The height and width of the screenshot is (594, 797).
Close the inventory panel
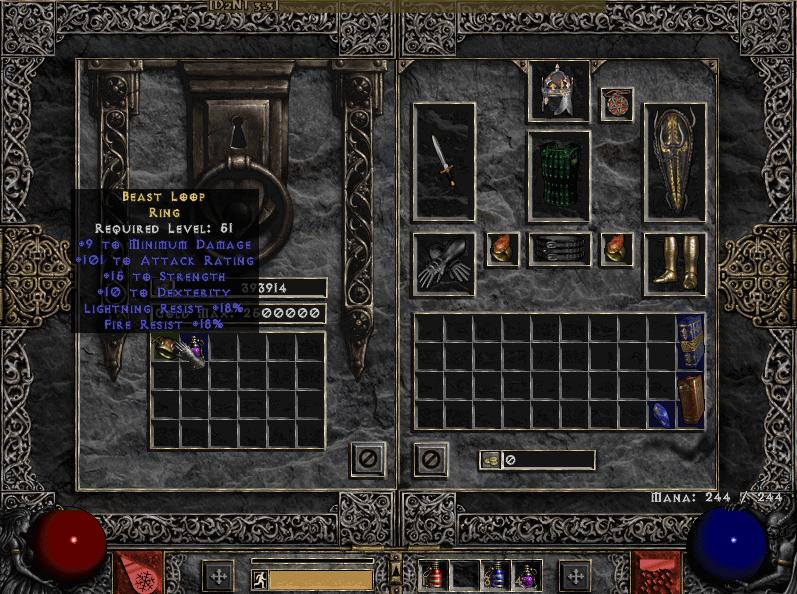[430, 459]
